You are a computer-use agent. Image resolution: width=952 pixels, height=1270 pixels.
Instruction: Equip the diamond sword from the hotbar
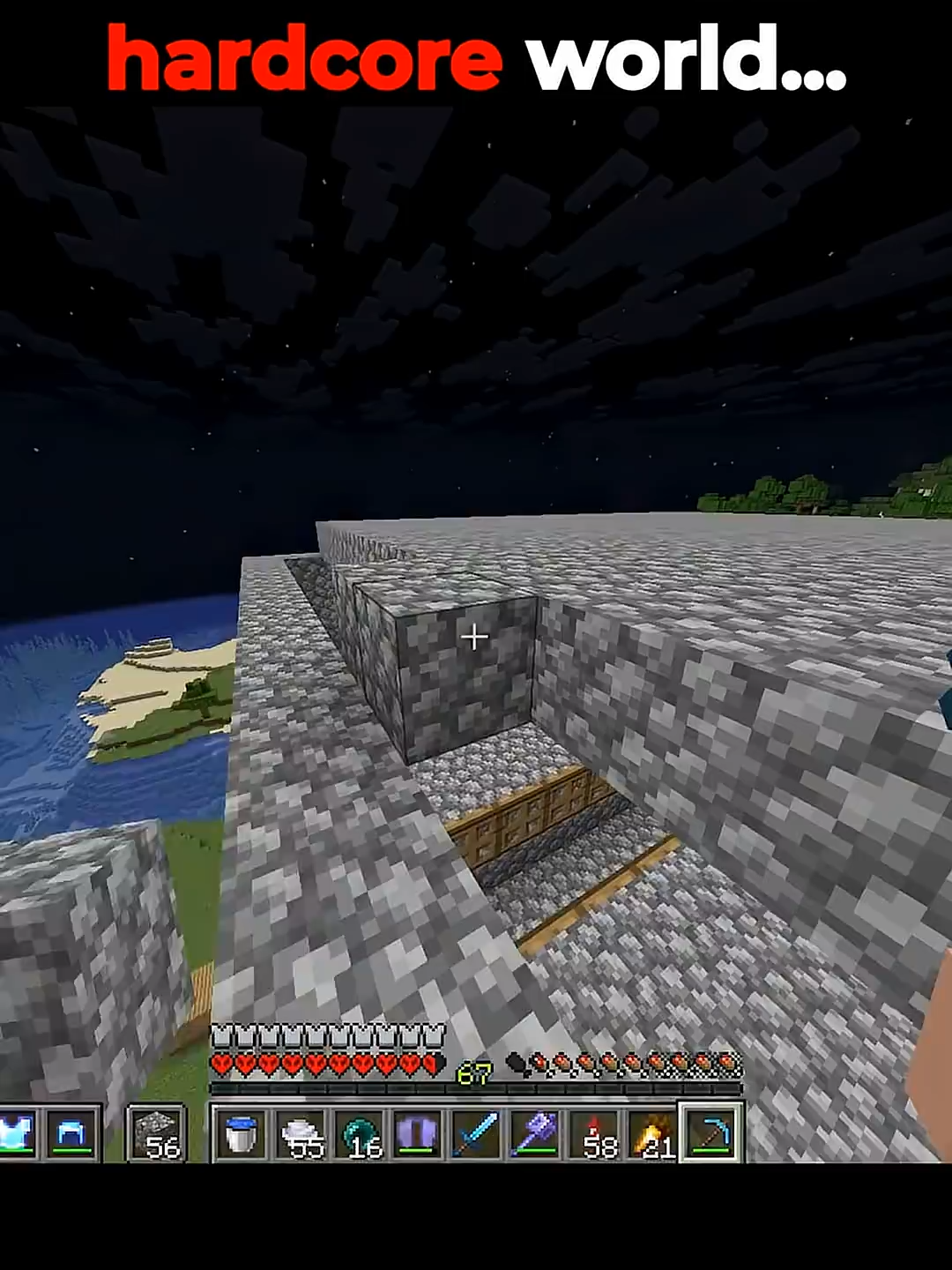(x=476, y=1133)
